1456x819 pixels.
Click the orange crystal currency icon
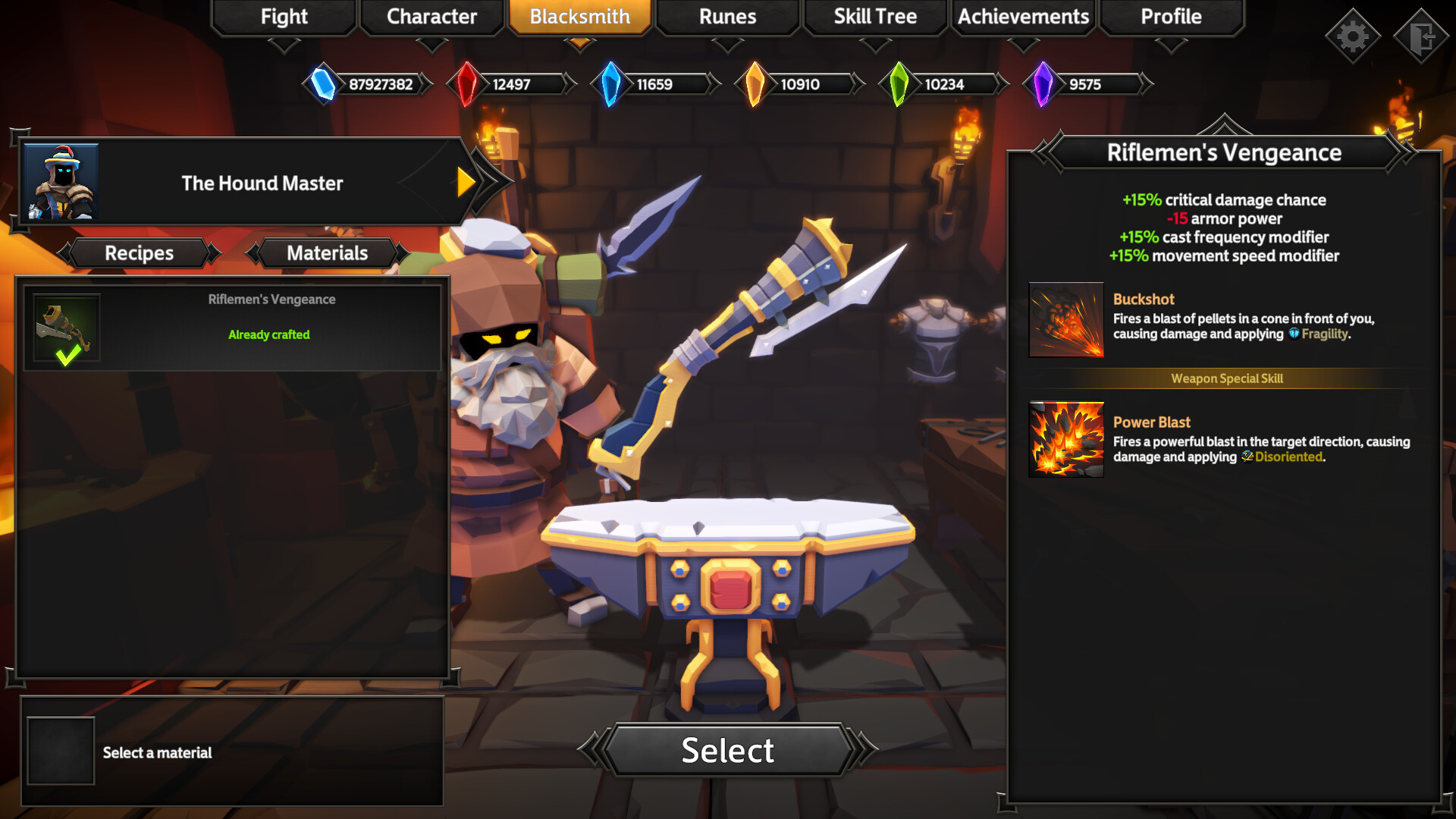[755, 84]
